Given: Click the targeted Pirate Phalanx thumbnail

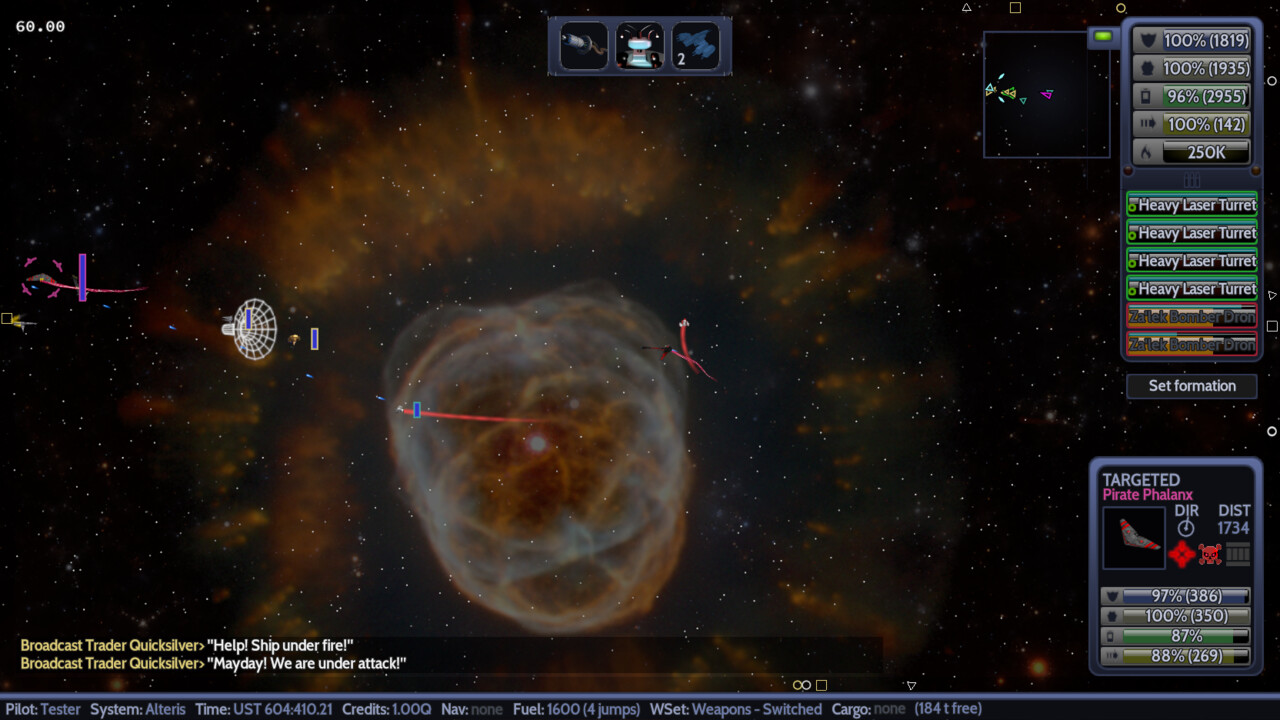Looking at the screenshot, I should pyautogui.click(x=1134, y=538).
